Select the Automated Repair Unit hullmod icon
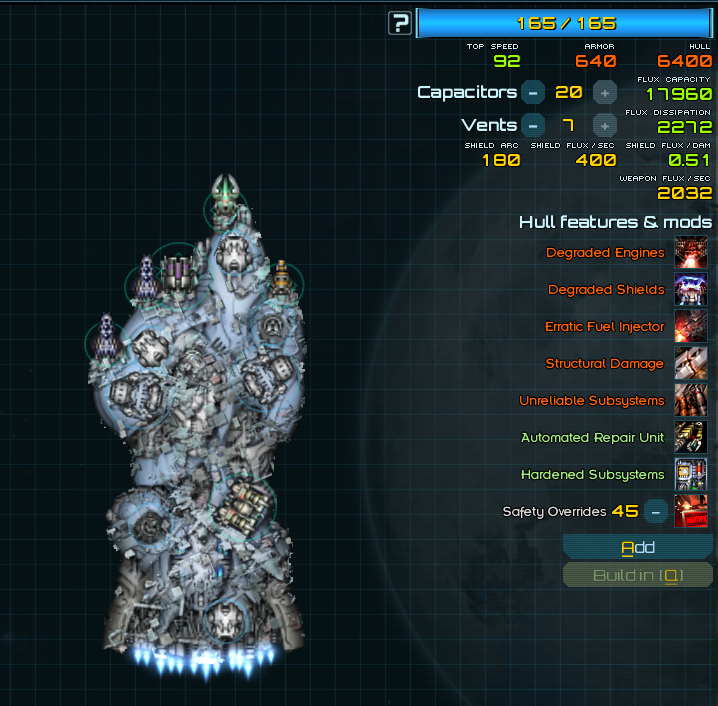This screenshot has width=718, height=706. [x=691, y=438]
